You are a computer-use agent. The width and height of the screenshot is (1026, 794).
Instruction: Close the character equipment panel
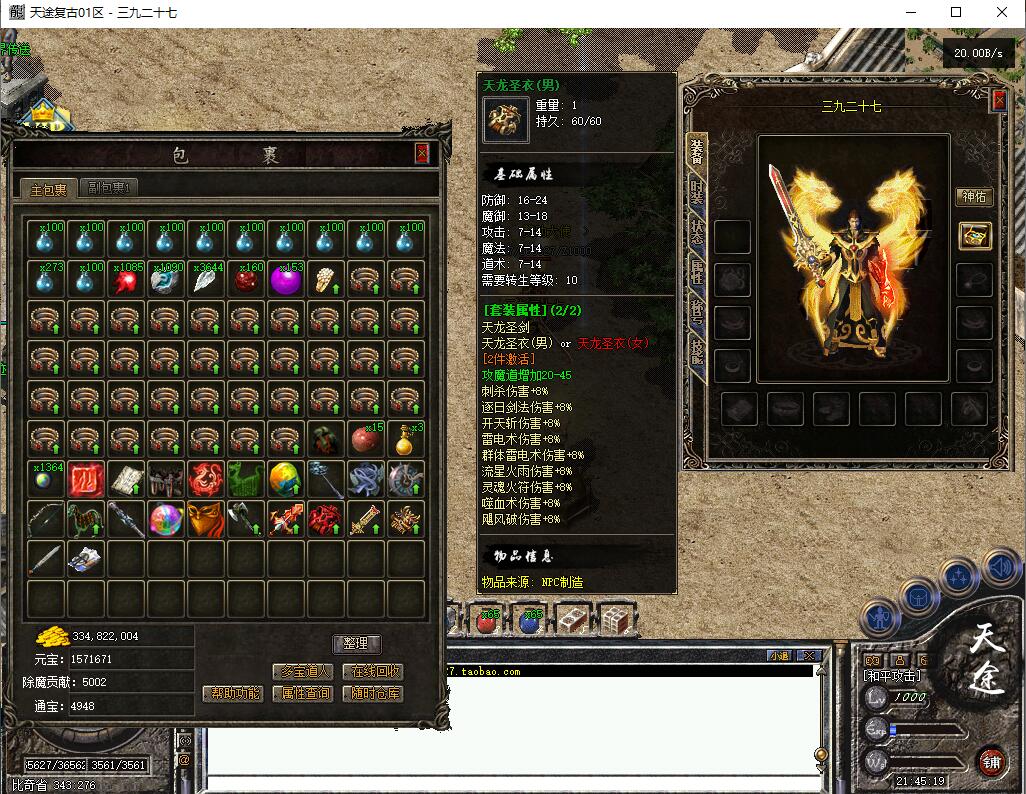[998, 100]
